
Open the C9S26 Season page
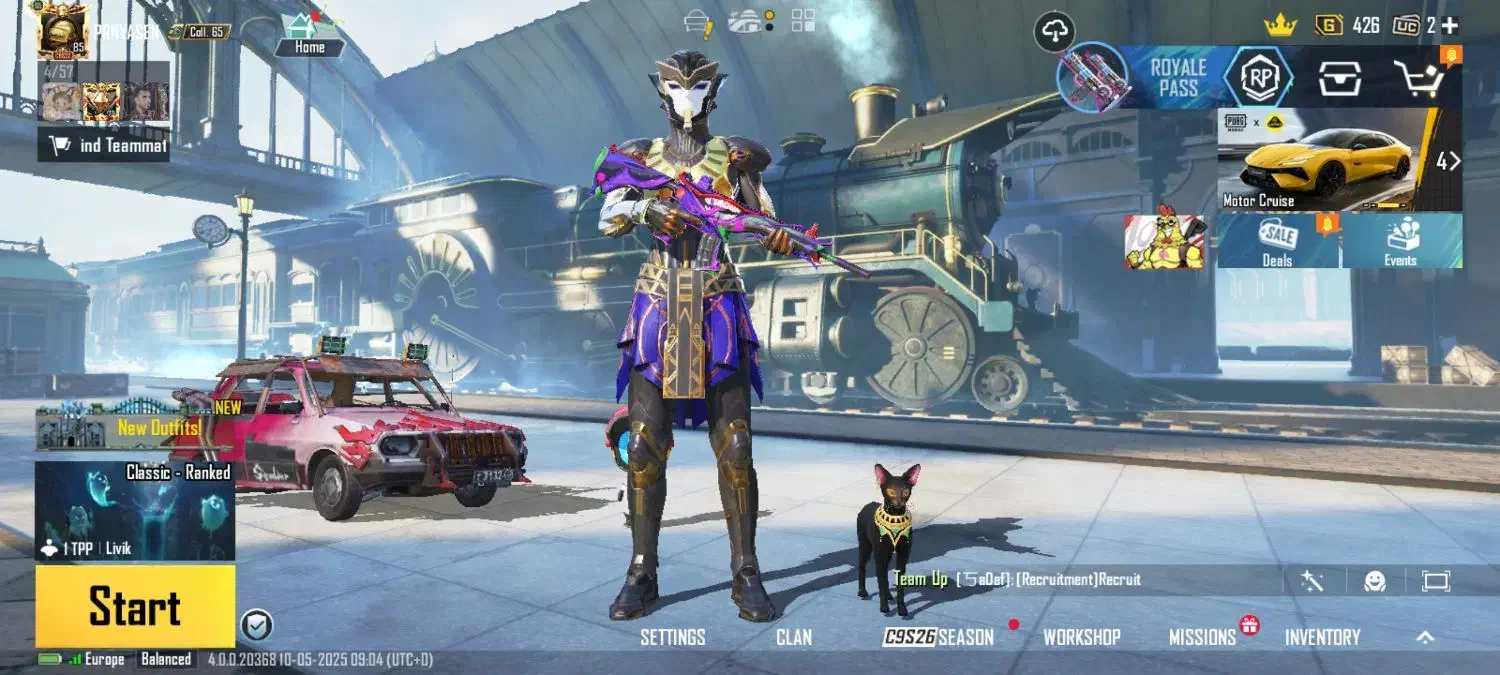(x=938, y=637)
